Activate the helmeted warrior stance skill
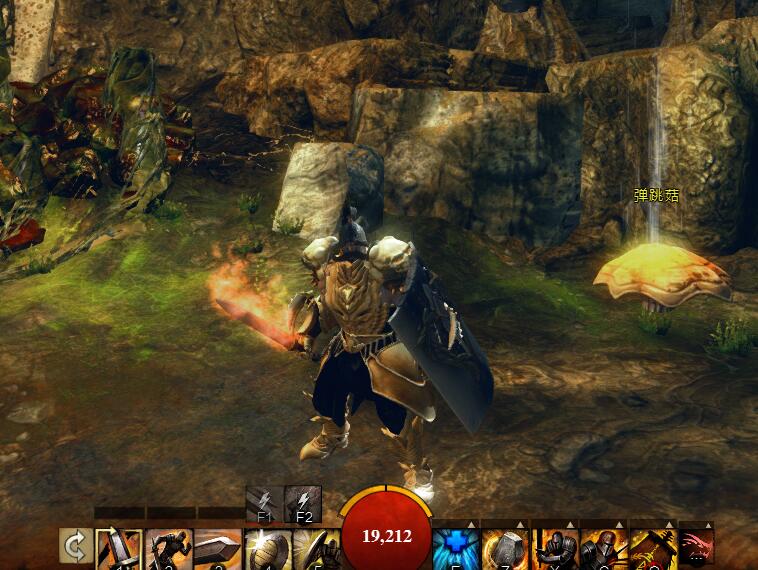This screenshot has height=570, width=758. tap(603, 550)
